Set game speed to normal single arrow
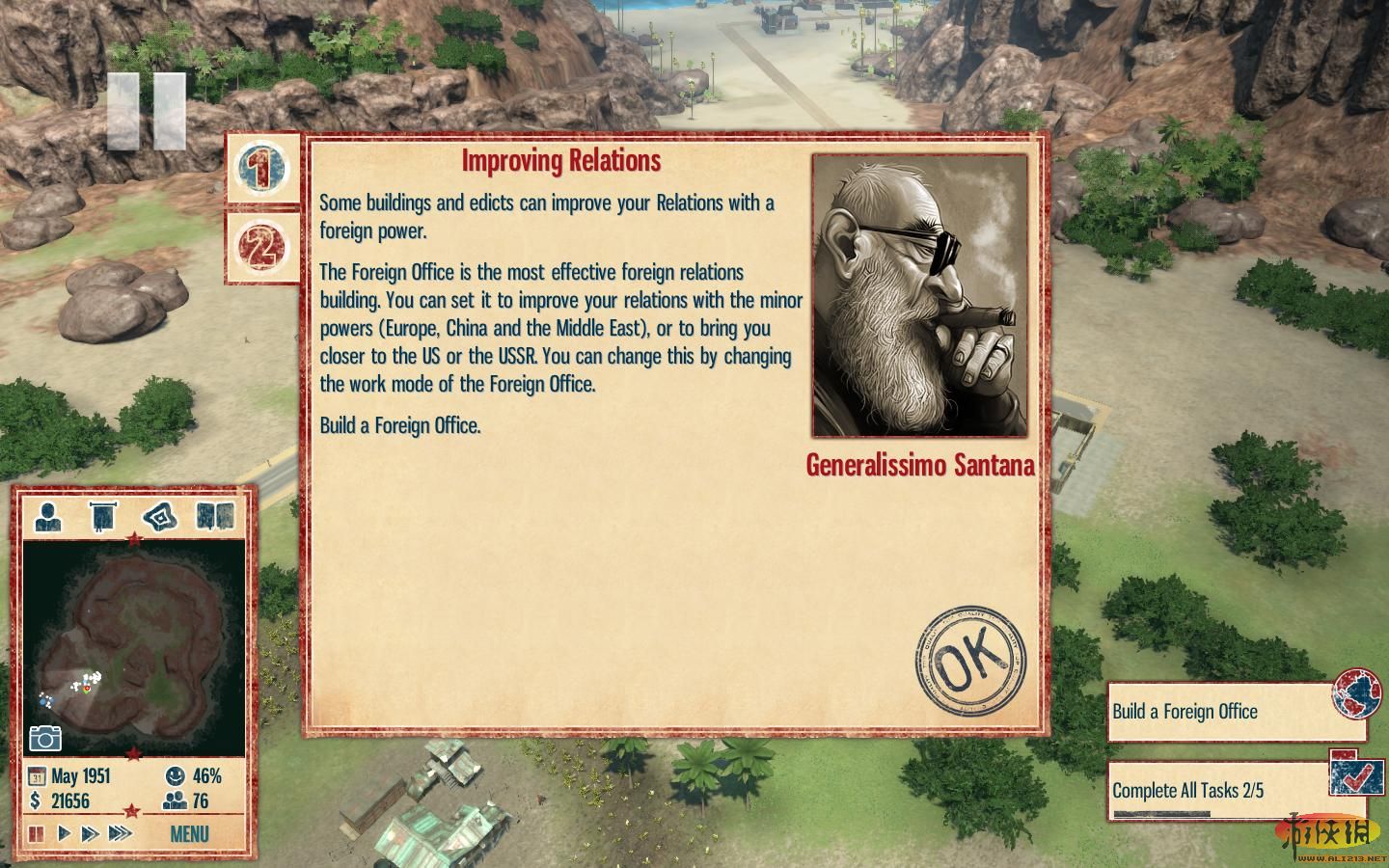 click(65, 833)
